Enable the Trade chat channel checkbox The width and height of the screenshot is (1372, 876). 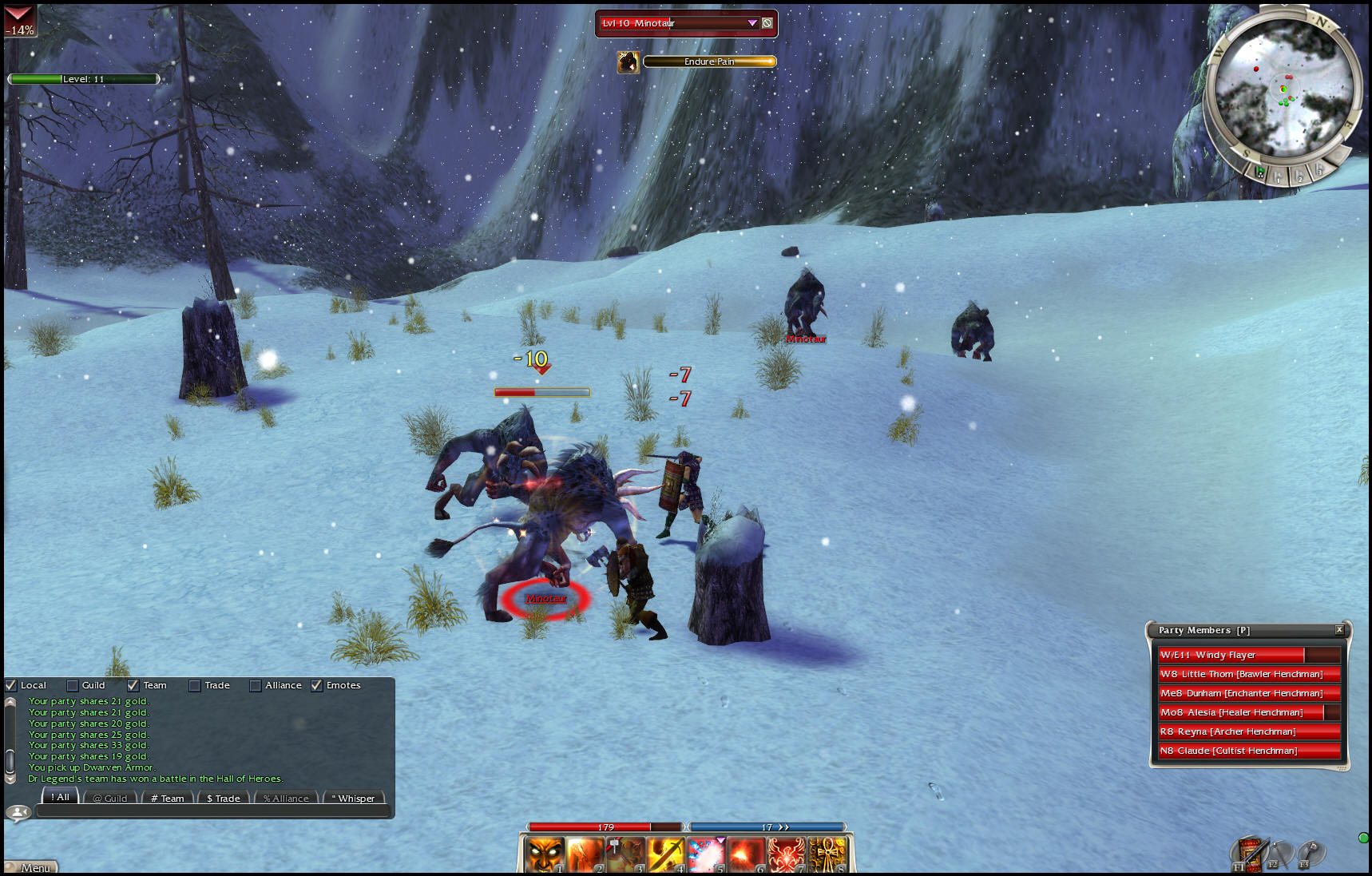(195, 685)
